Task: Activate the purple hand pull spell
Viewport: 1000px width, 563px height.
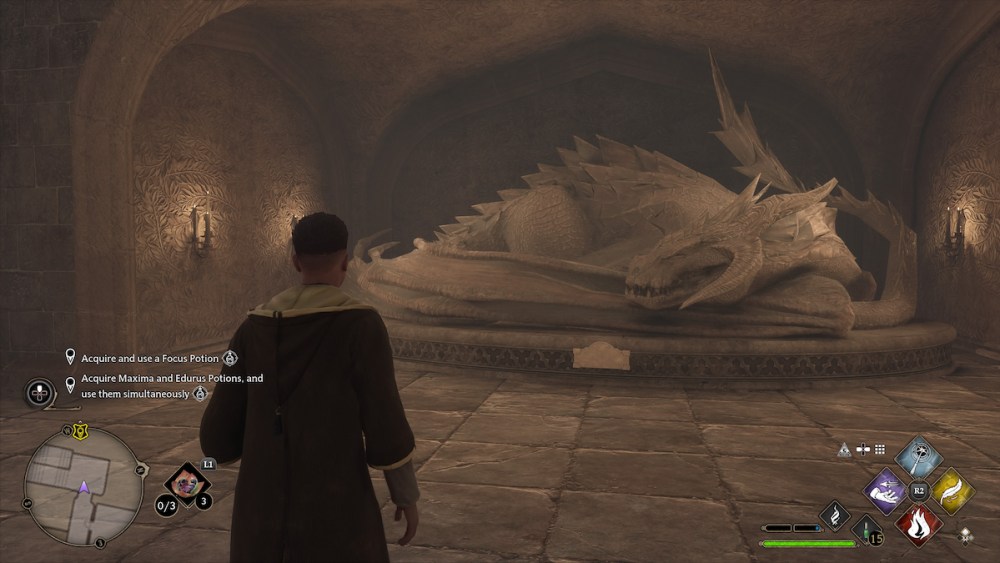Action: 885,490
